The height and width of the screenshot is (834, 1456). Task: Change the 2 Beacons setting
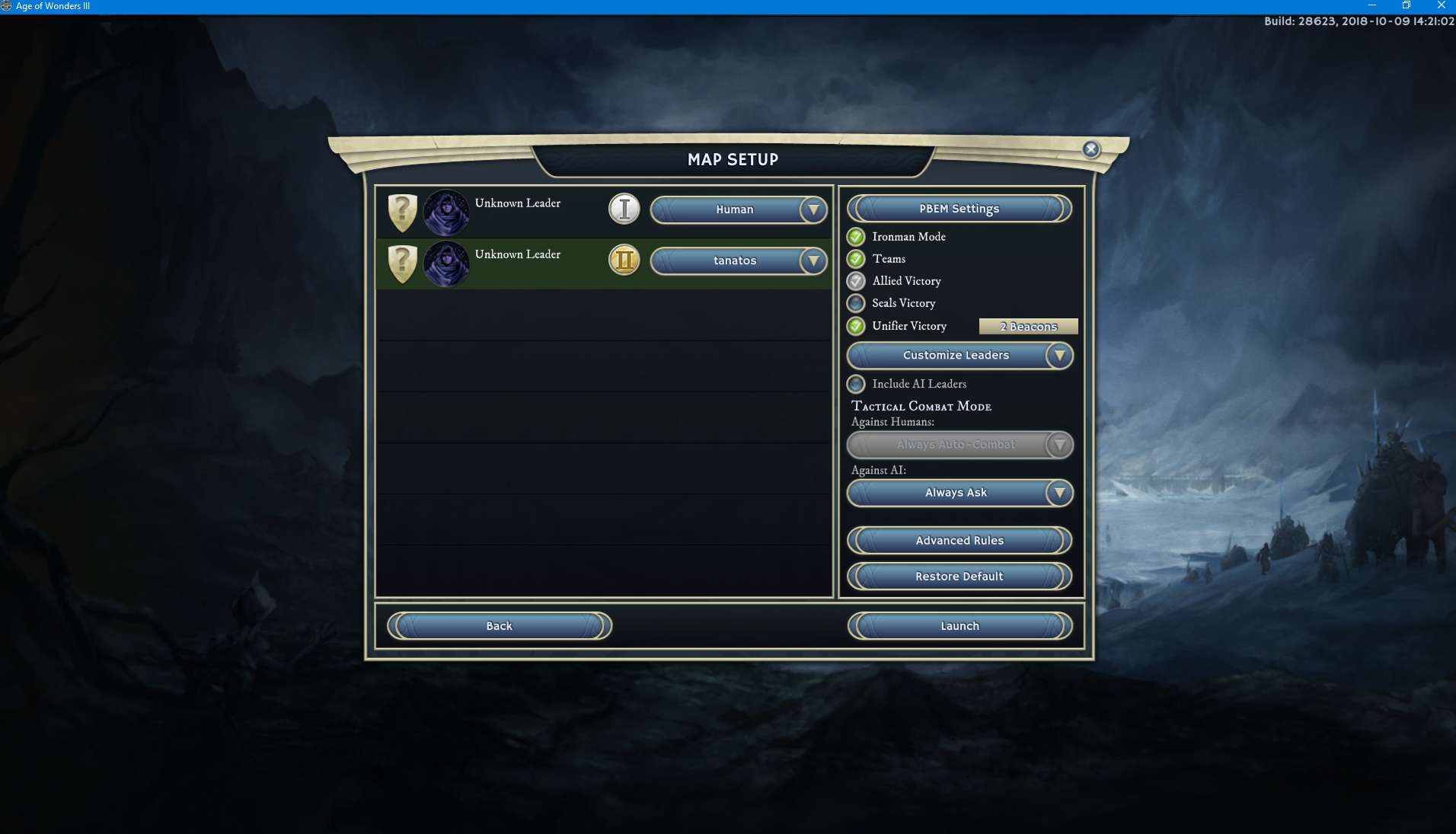point(1028,327)
